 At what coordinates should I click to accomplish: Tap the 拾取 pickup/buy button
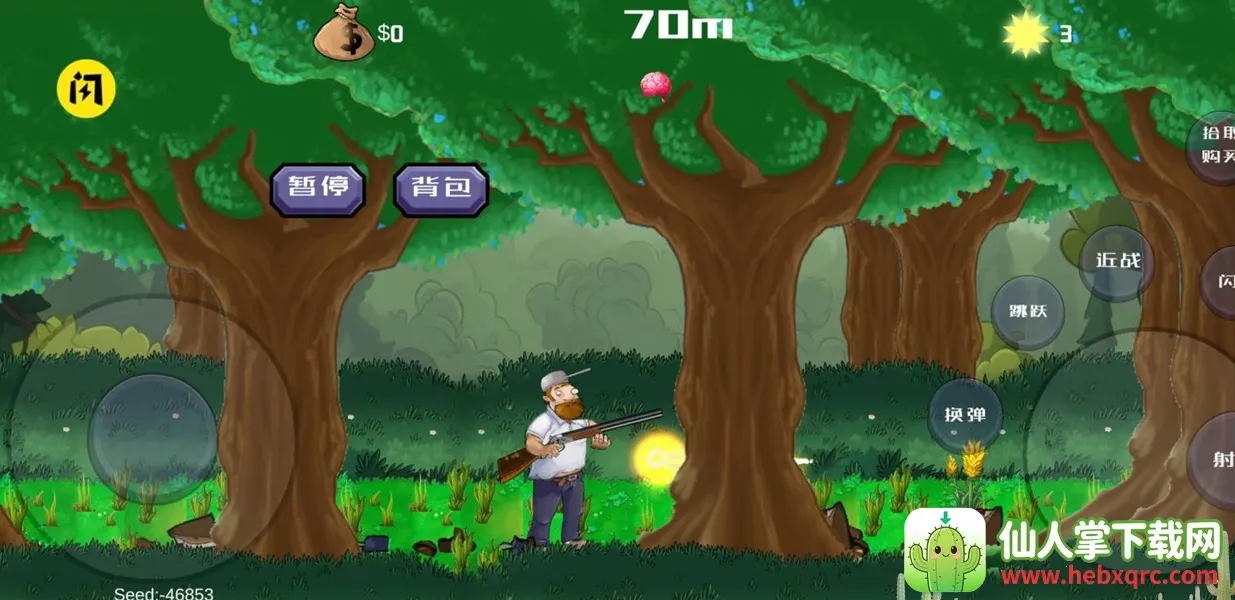(x=1216, y=145)
